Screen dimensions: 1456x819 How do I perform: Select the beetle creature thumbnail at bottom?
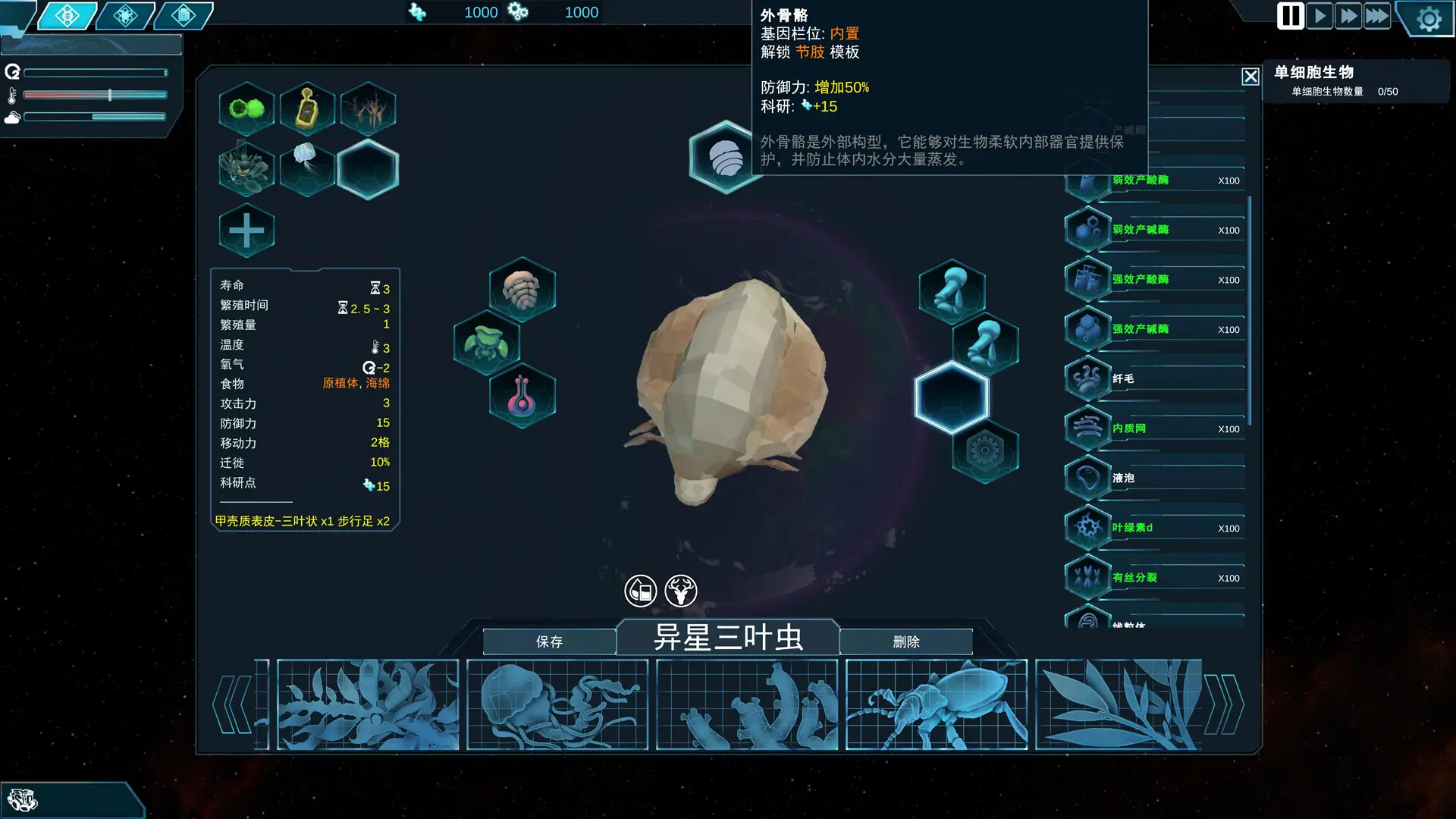936,704
